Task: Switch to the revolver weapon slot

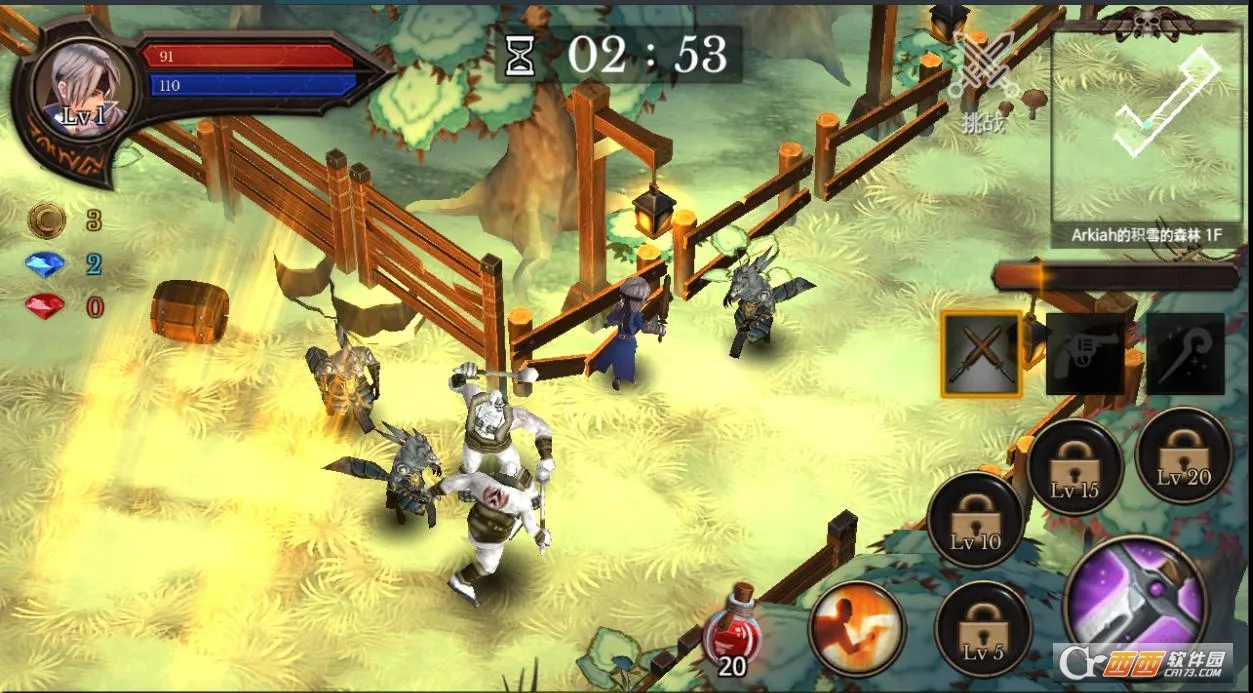Action: click(1084, 354)
